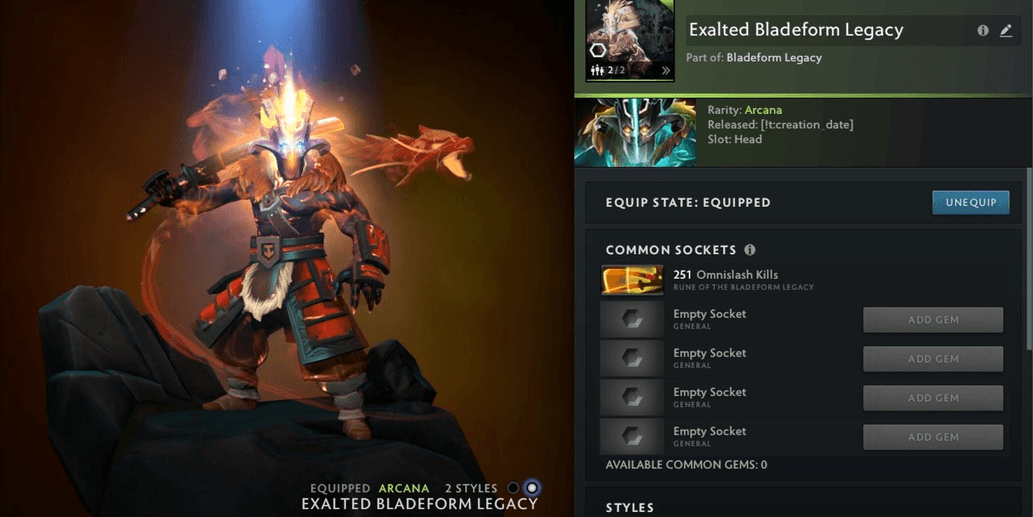Expand the double-arrow on the item thumbnail
Image resolution: width=1033 pixels, height=517 pixels.
tap(665, 71)
